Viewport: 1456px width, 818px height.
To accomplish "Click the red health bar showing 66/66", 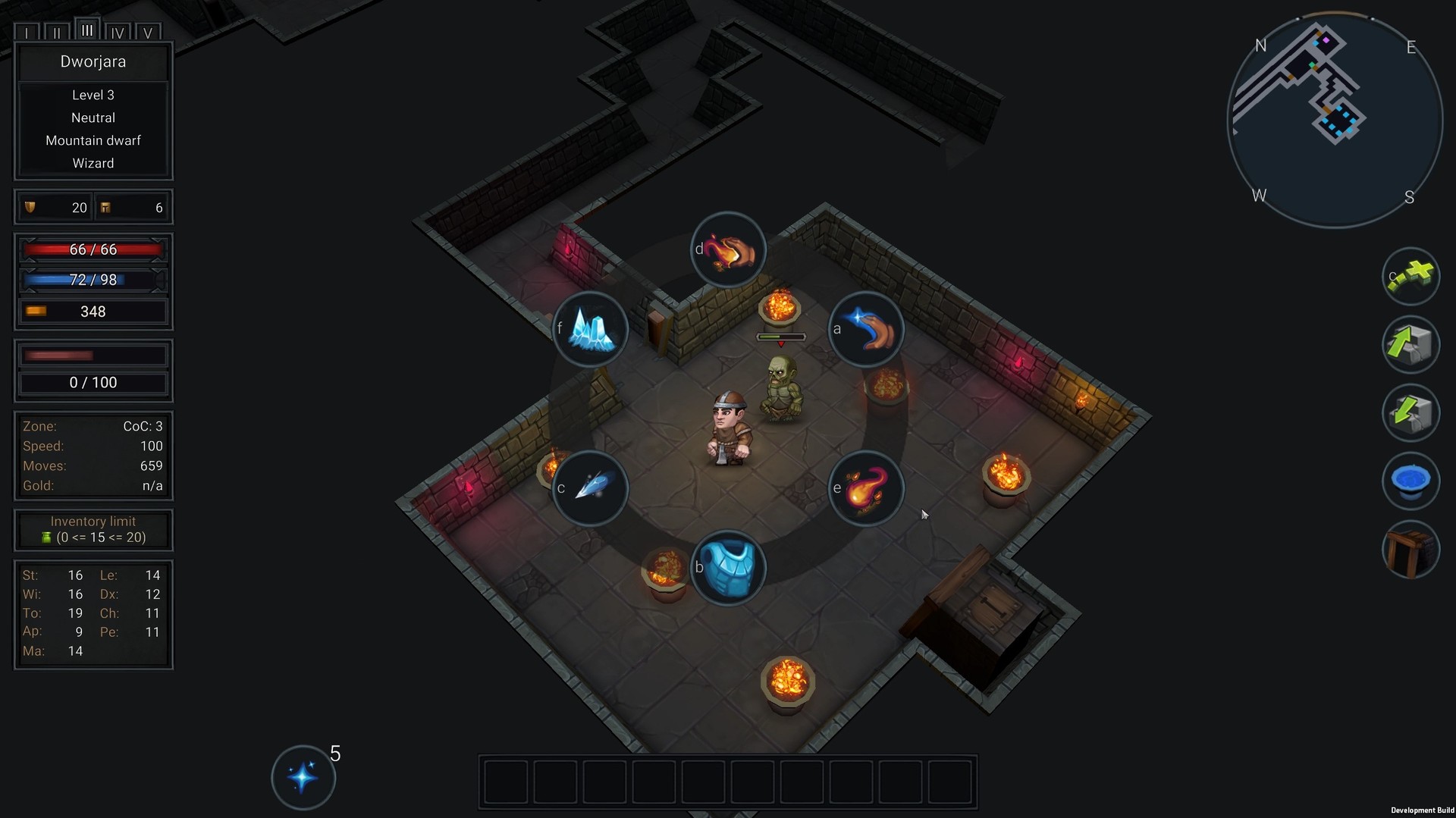I will coord(93,249).
